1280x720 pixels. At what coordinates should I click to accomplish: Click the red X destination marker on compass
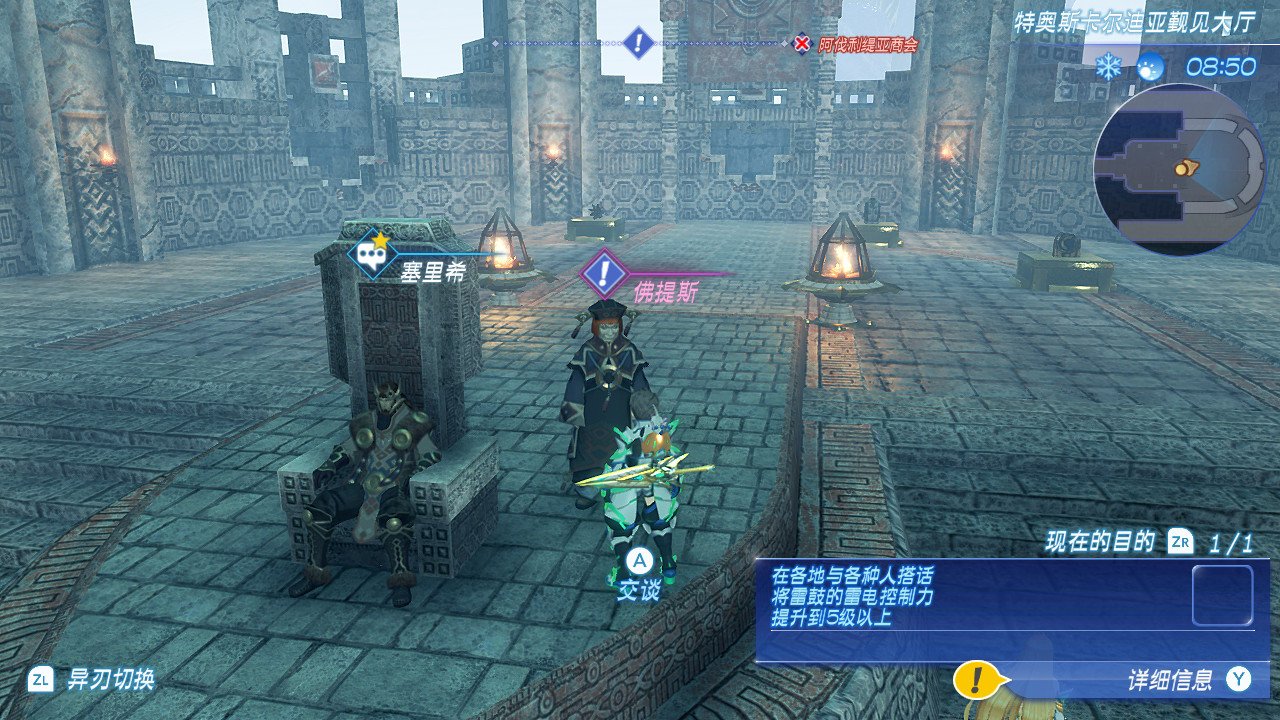tap(802, 44)
